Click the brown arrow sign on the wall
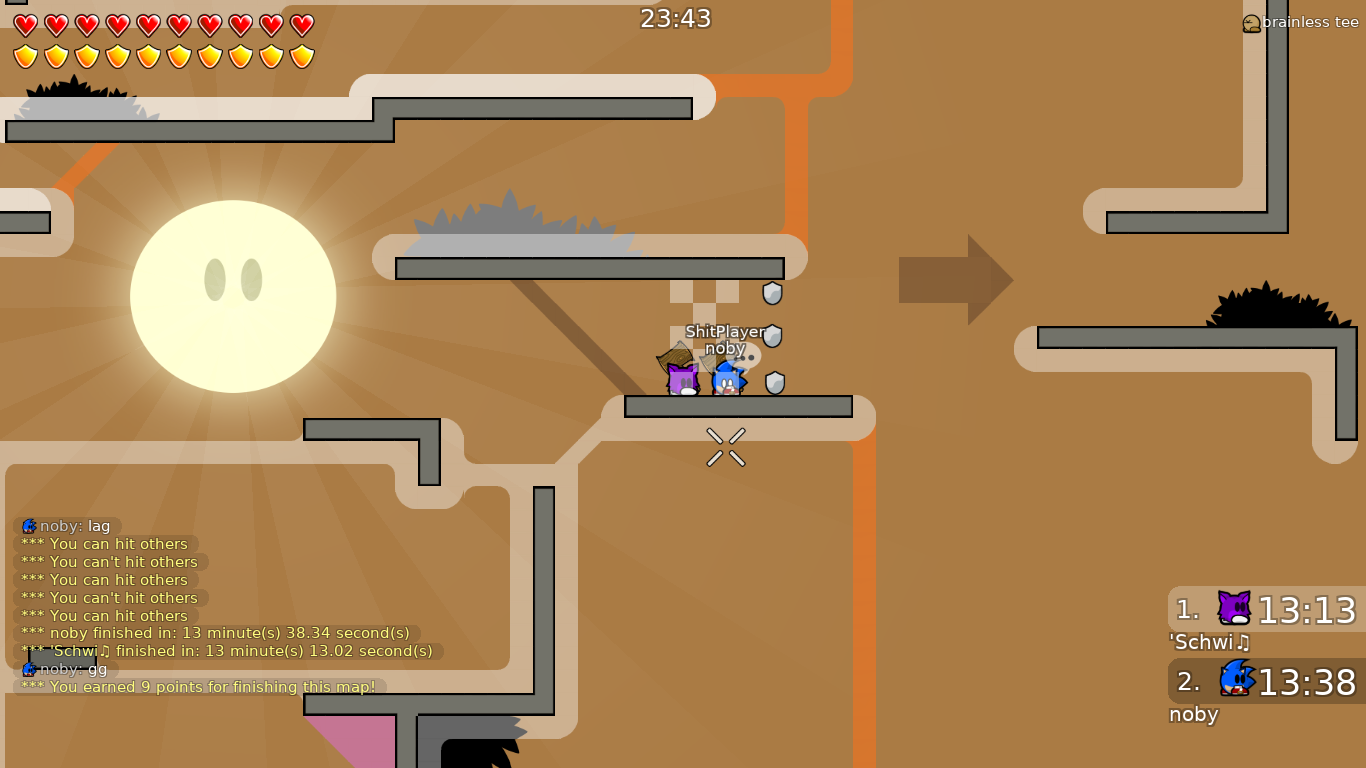 coord(955,280)
